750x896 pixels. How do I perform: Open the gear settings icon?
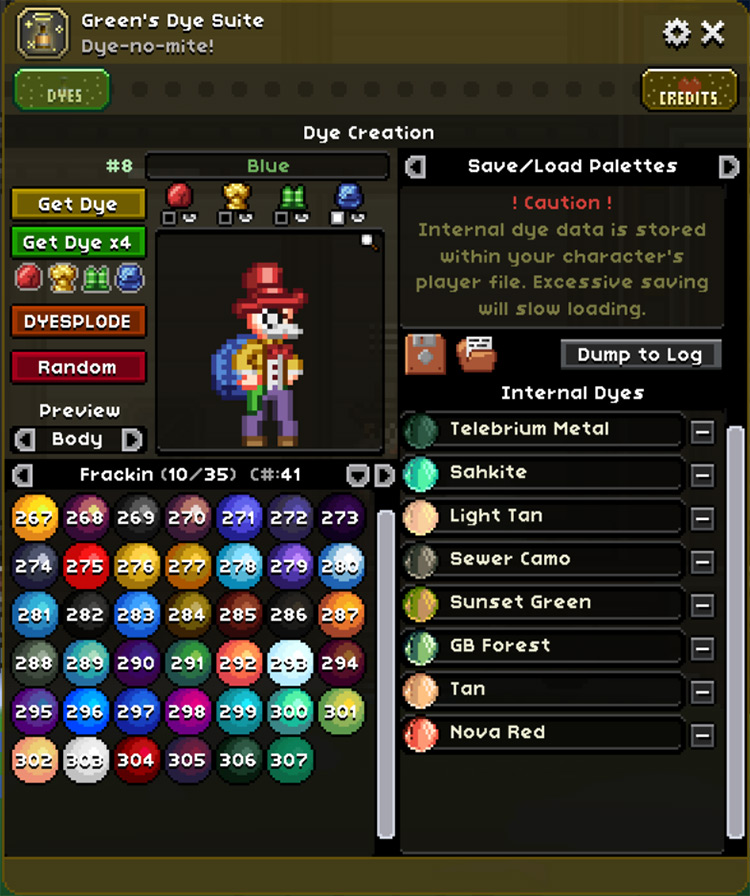click(677, 33)
